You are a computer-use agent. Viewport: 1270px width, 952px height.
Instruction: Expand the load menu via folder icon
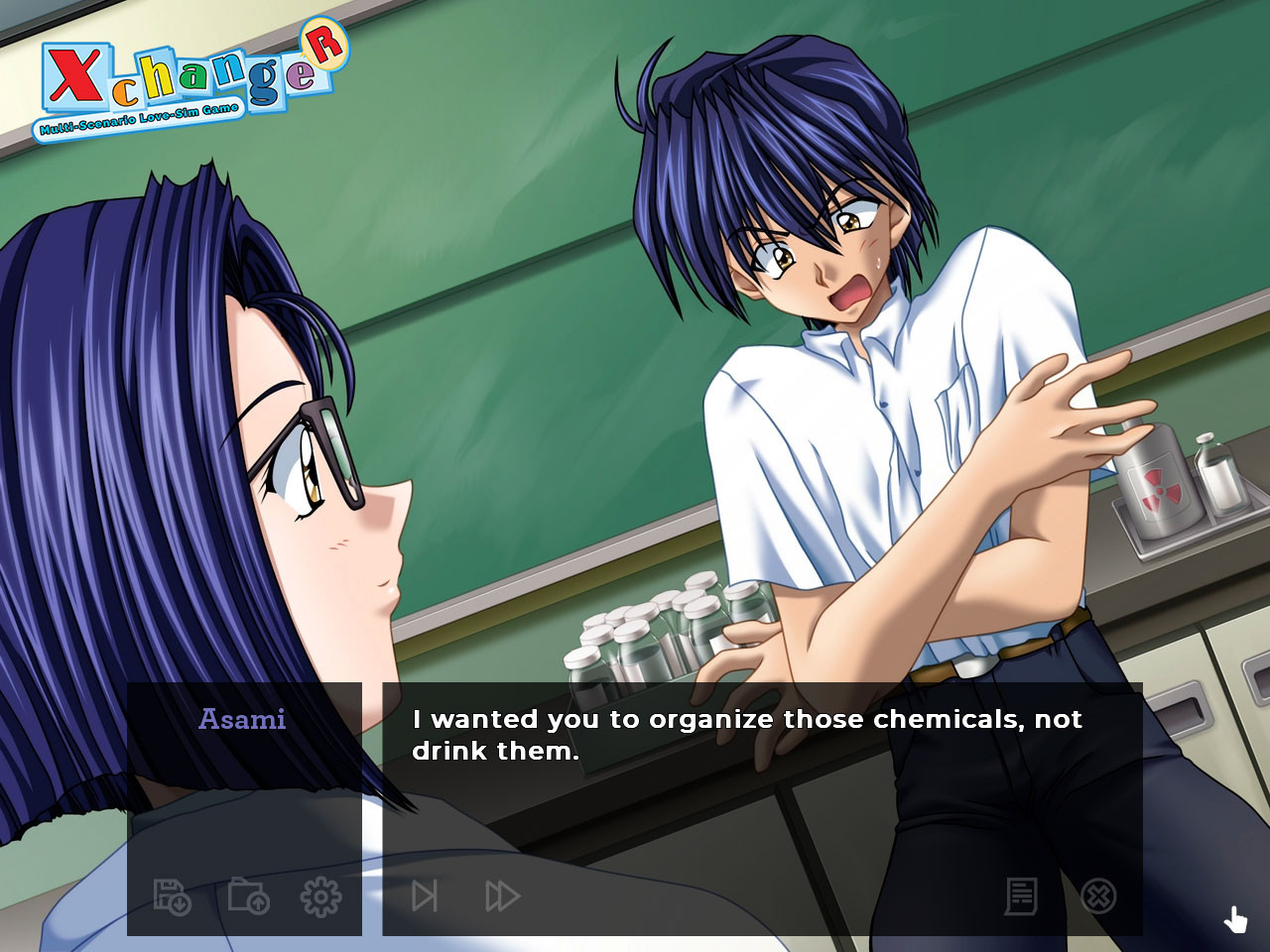click(248, 894)
